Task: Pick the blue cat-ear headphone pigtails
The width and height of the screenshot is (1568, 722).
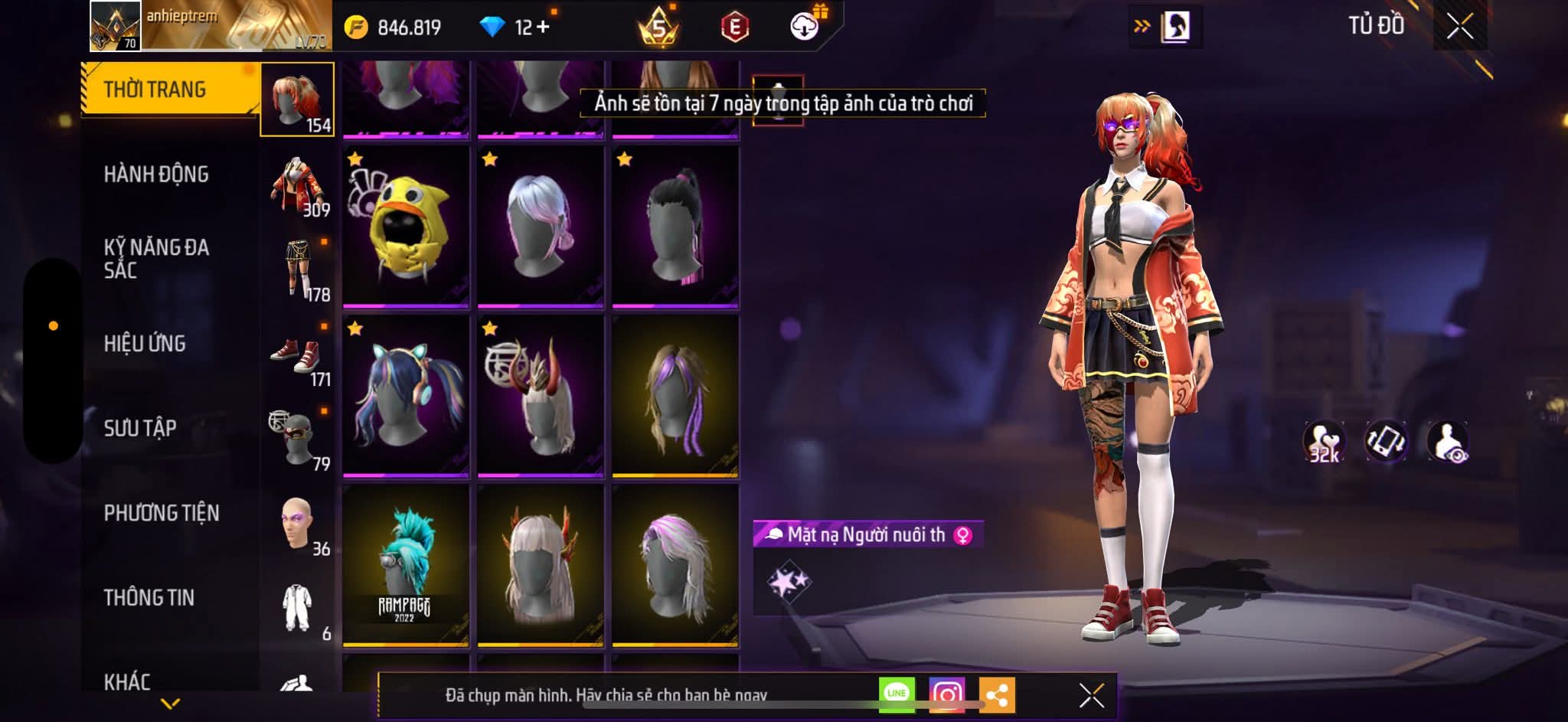Action: [406, 397]
